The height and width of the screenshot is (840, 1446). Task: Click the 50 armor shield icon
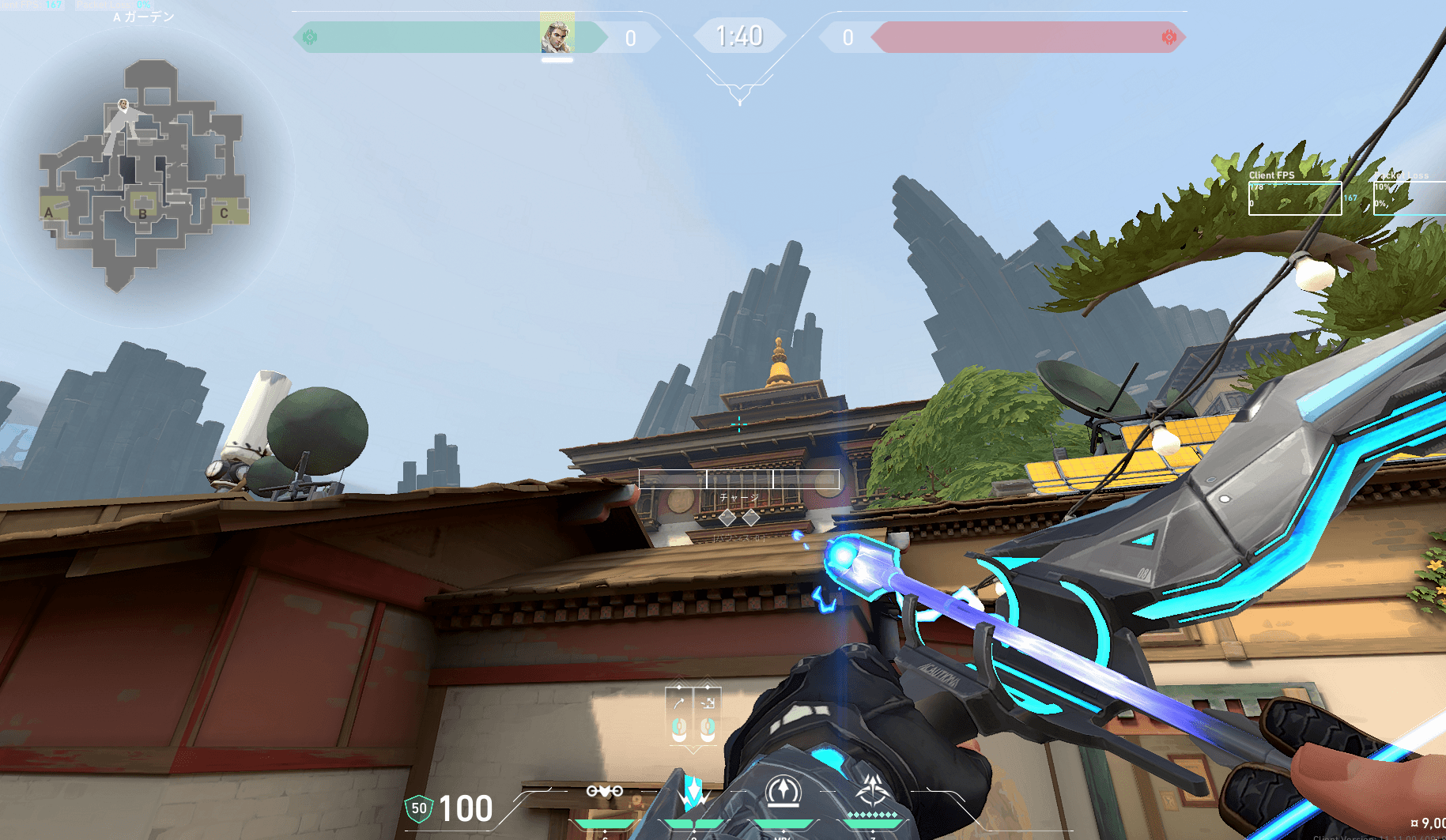click(x=418, y=808)
